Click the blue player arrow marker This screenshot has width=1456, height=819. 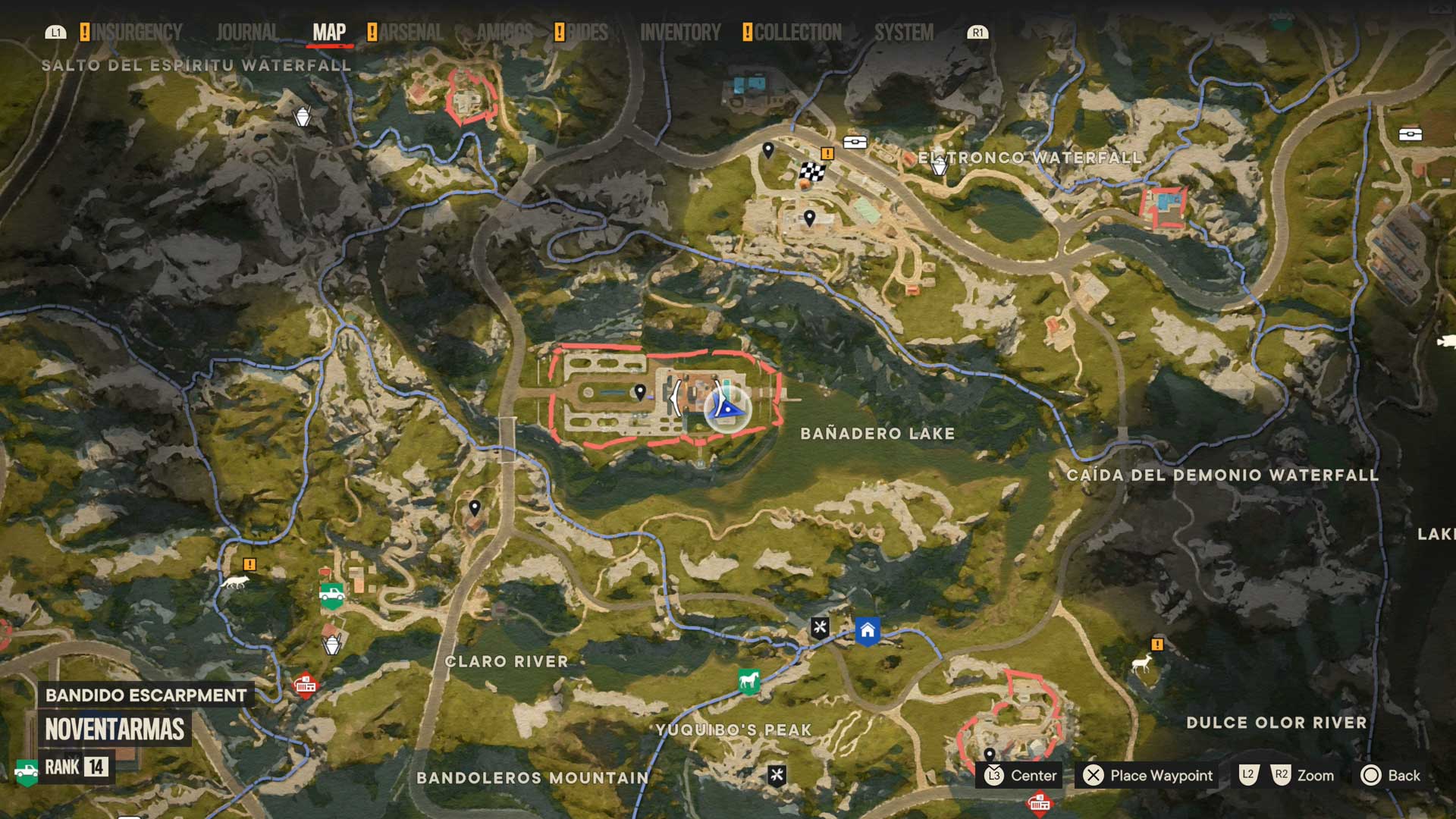(x=727, y=409)
